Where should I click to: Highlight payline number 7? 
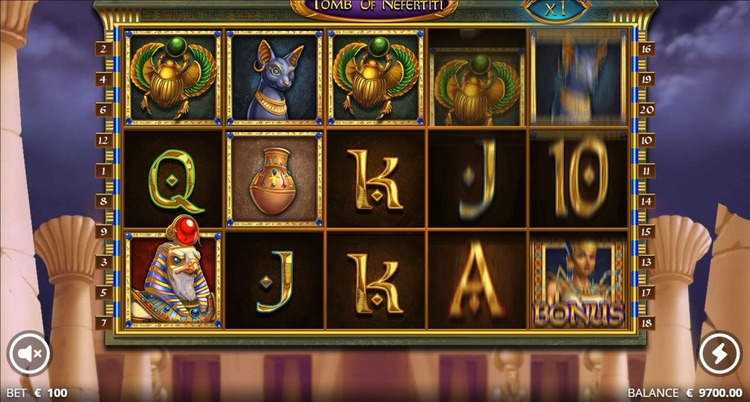pos(103,323)
